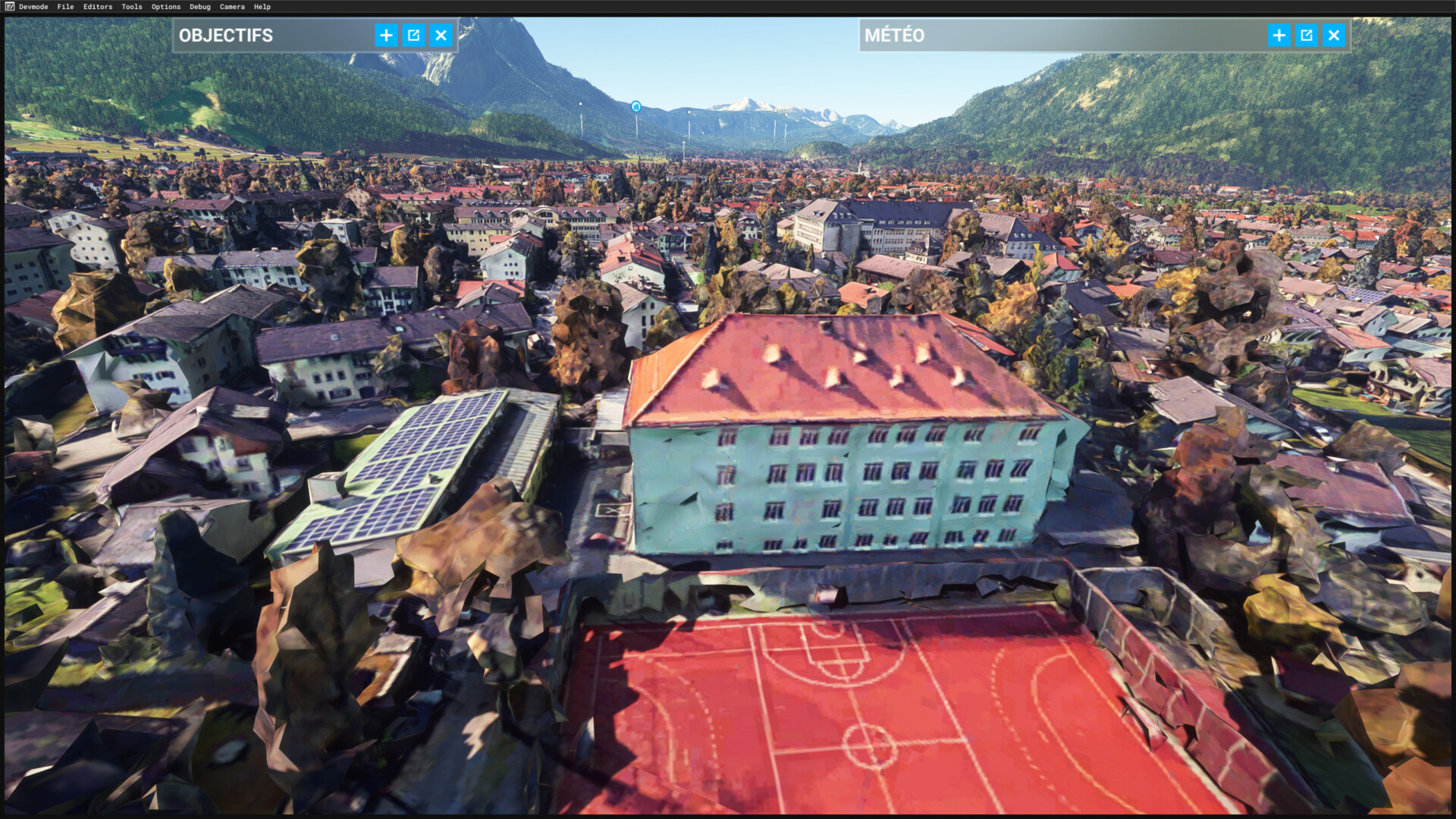The image size is (1456, 819).
Task: Pop out the MÉTÉO panel window
Action: 1306,35
